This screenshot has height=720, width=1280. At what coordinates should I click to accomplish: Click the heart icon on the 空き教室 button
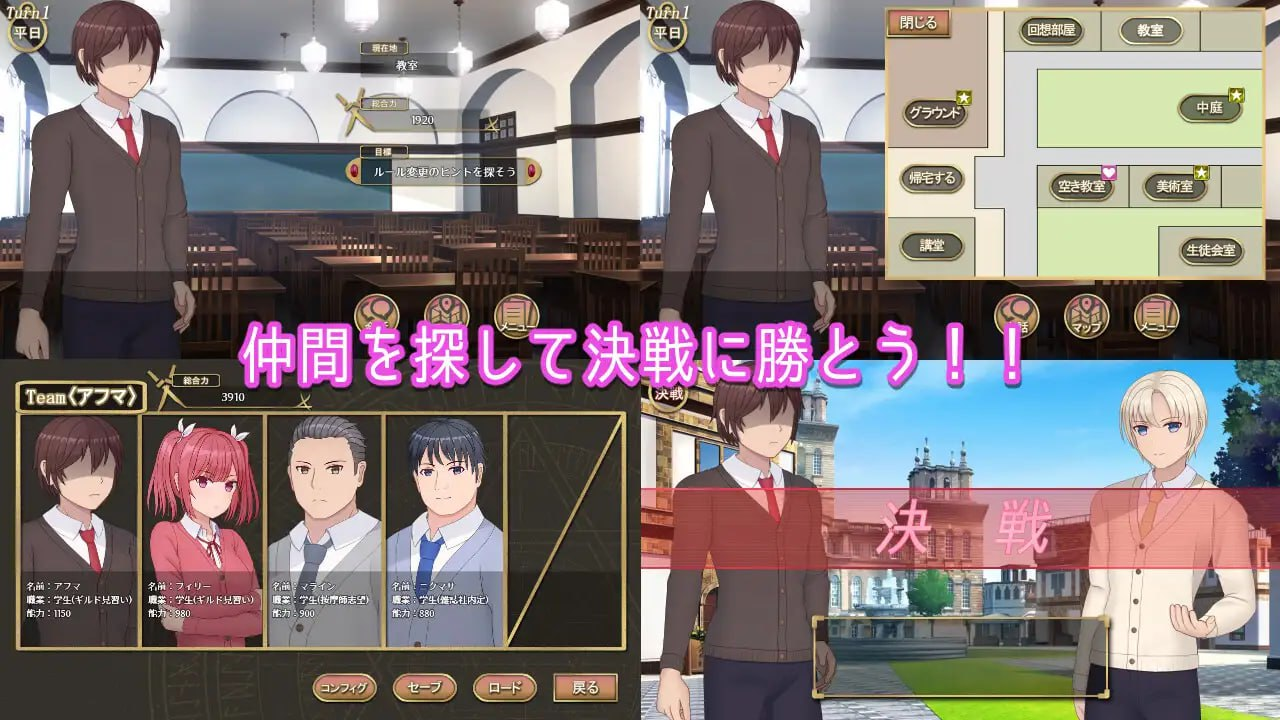[1110, 170]
